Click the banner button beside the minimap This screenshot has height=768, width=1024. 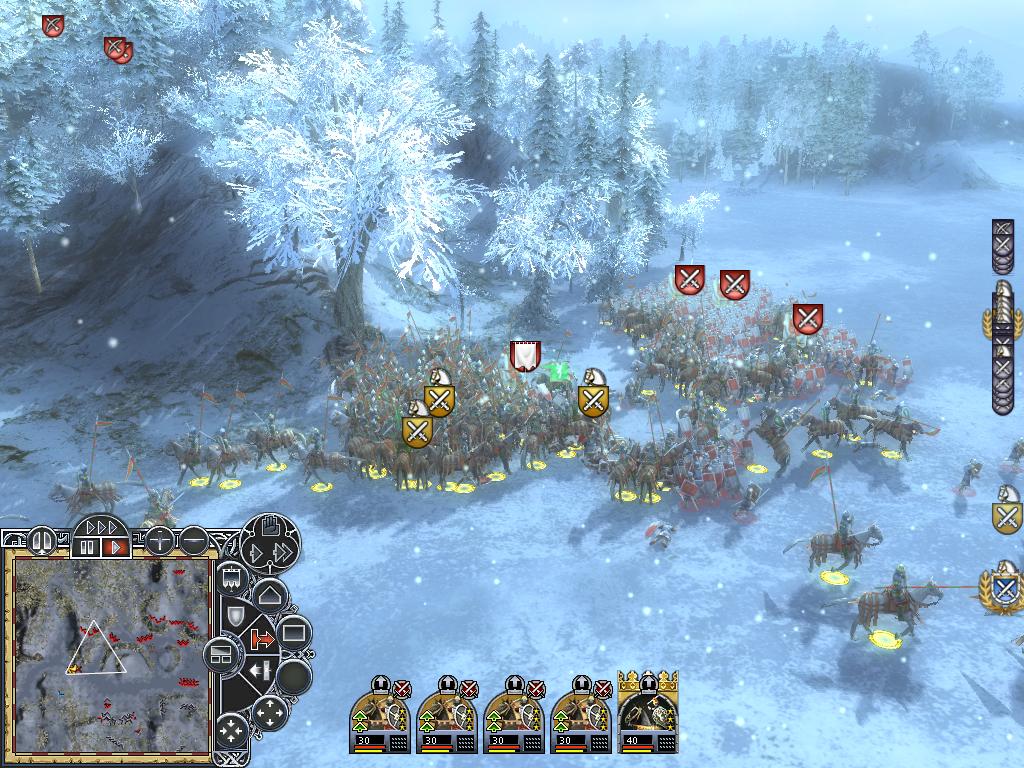click(x=232, y=579)
